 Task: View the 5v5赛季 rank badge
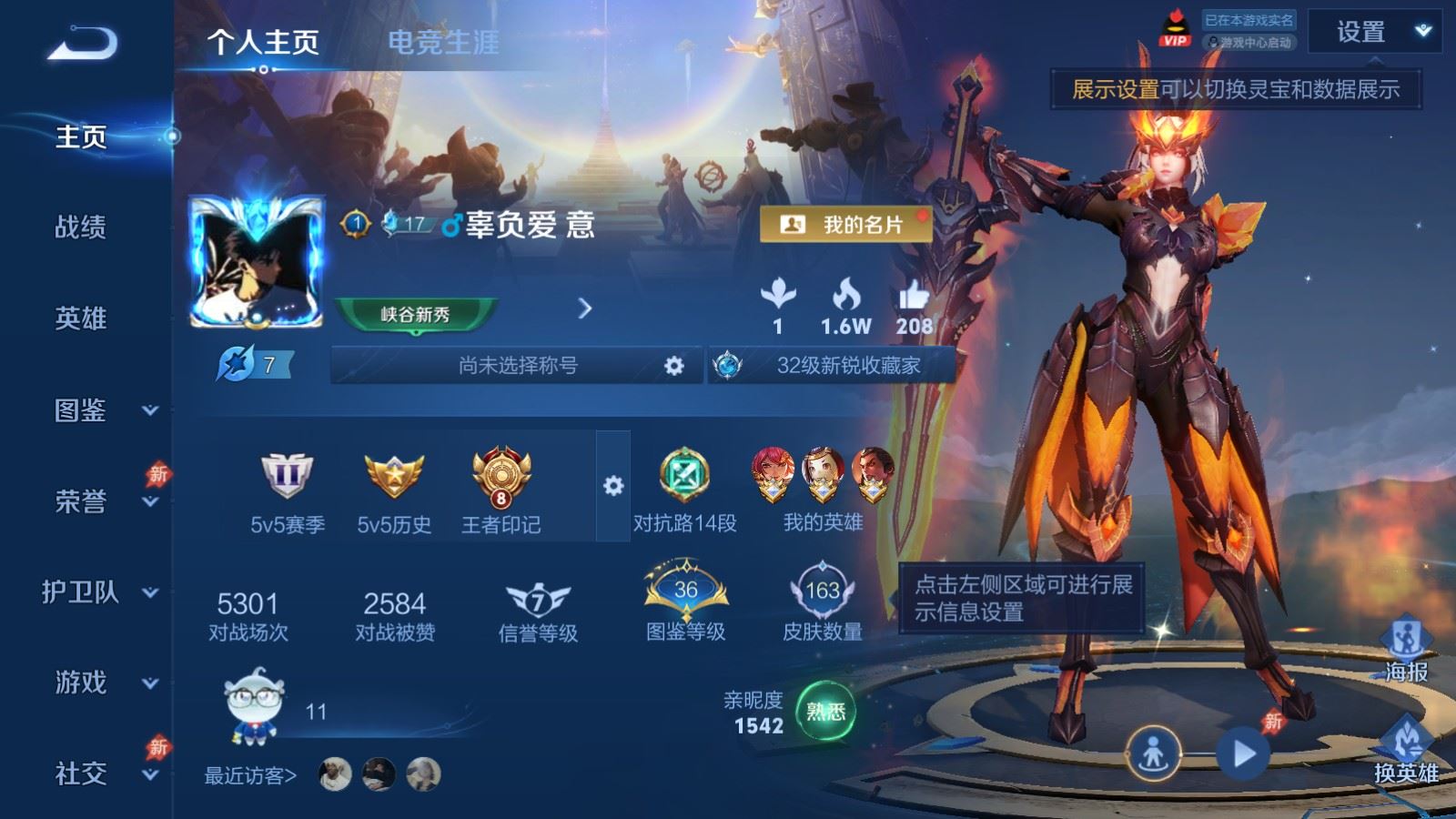pyautogui.click(x=288, y=492)
